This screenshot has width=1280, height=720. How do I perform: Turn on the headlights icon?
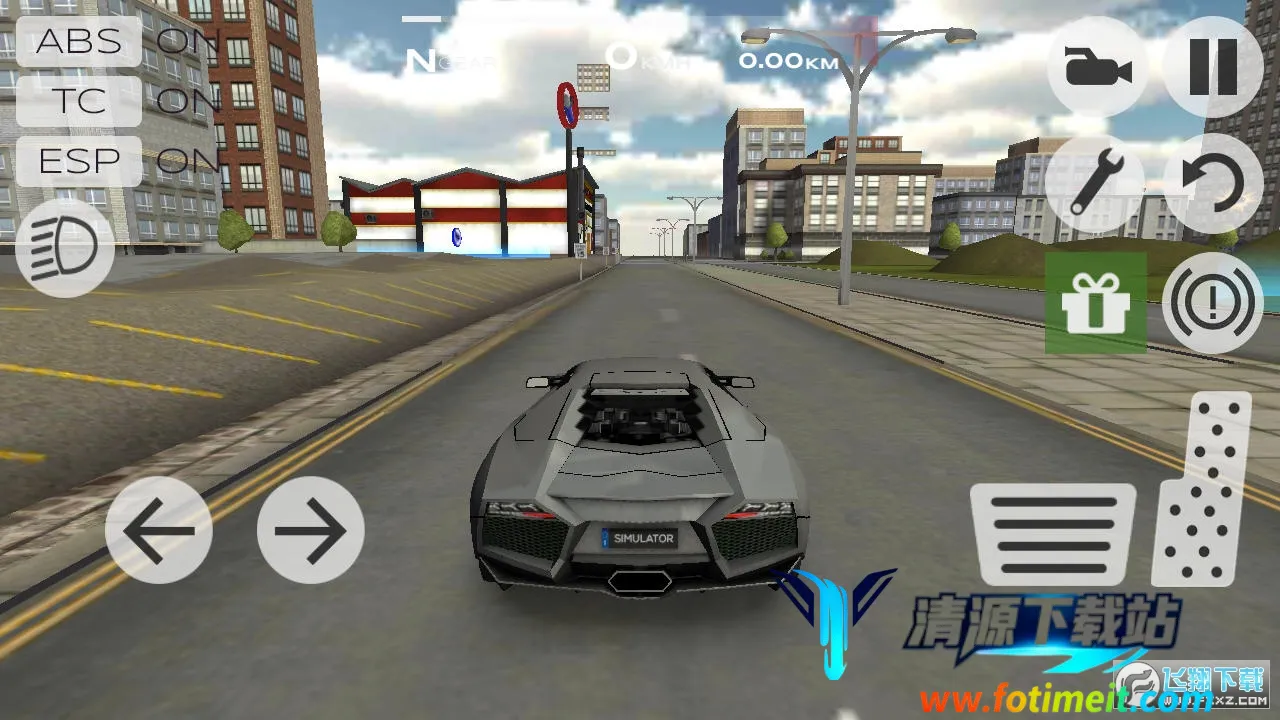tap(65, 248)
